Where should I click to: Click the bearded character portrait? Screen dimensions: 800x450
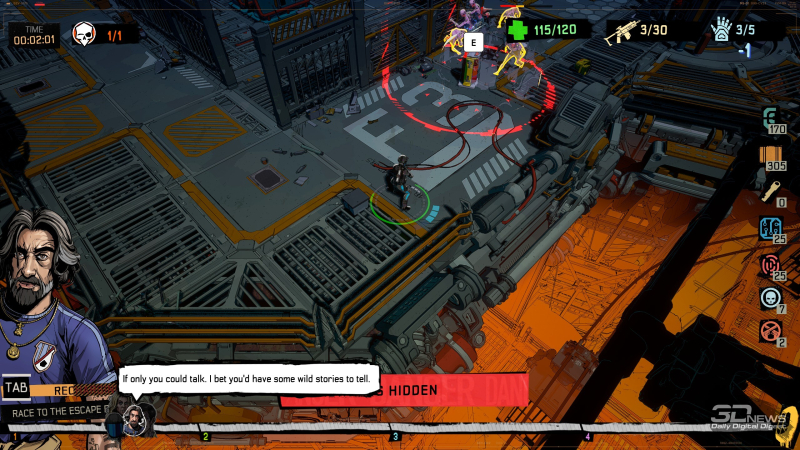click(45, 290)
